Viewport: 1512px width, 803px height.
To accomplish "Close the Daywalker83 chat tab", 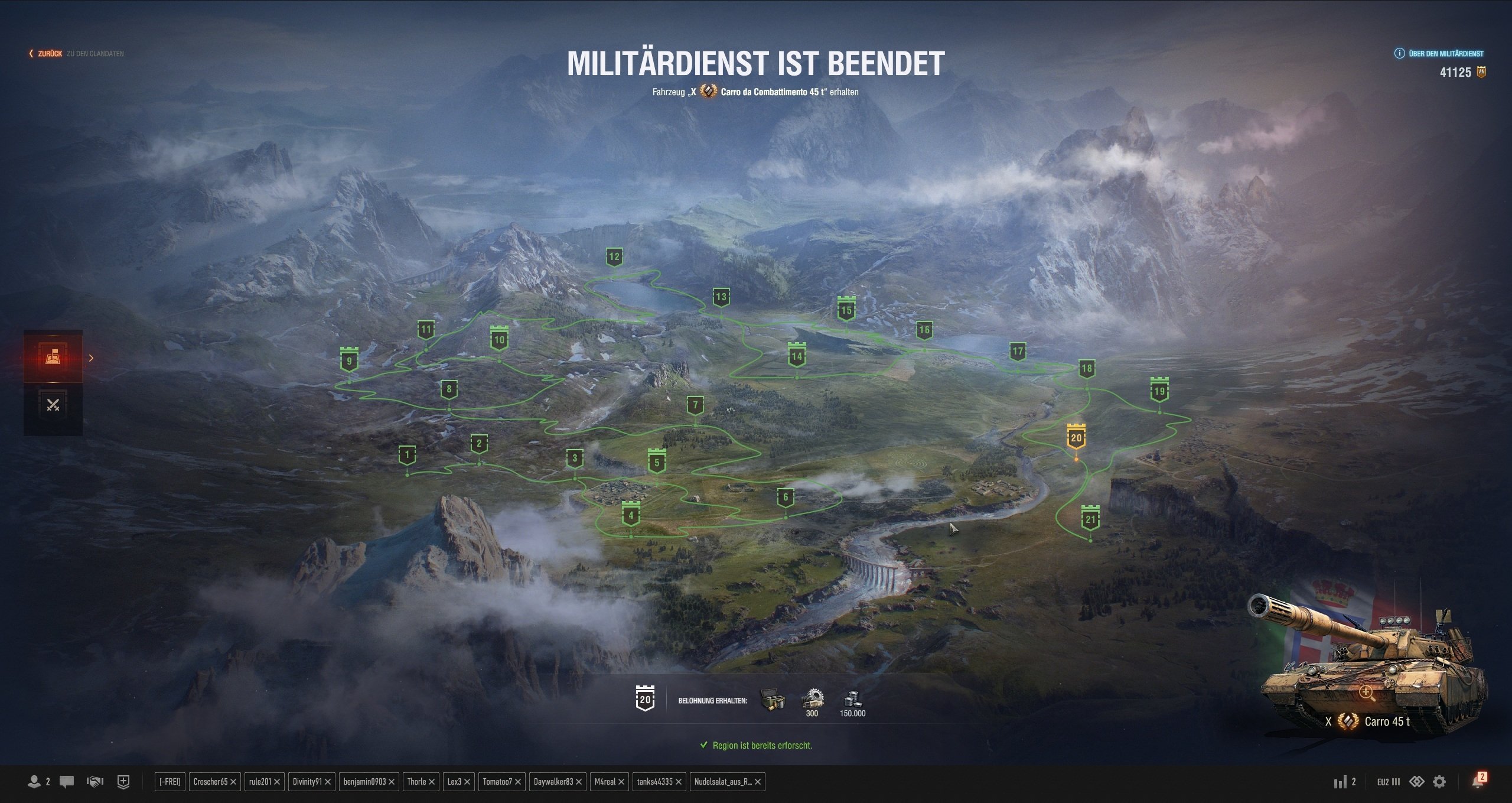I will (x=579, y=782).
